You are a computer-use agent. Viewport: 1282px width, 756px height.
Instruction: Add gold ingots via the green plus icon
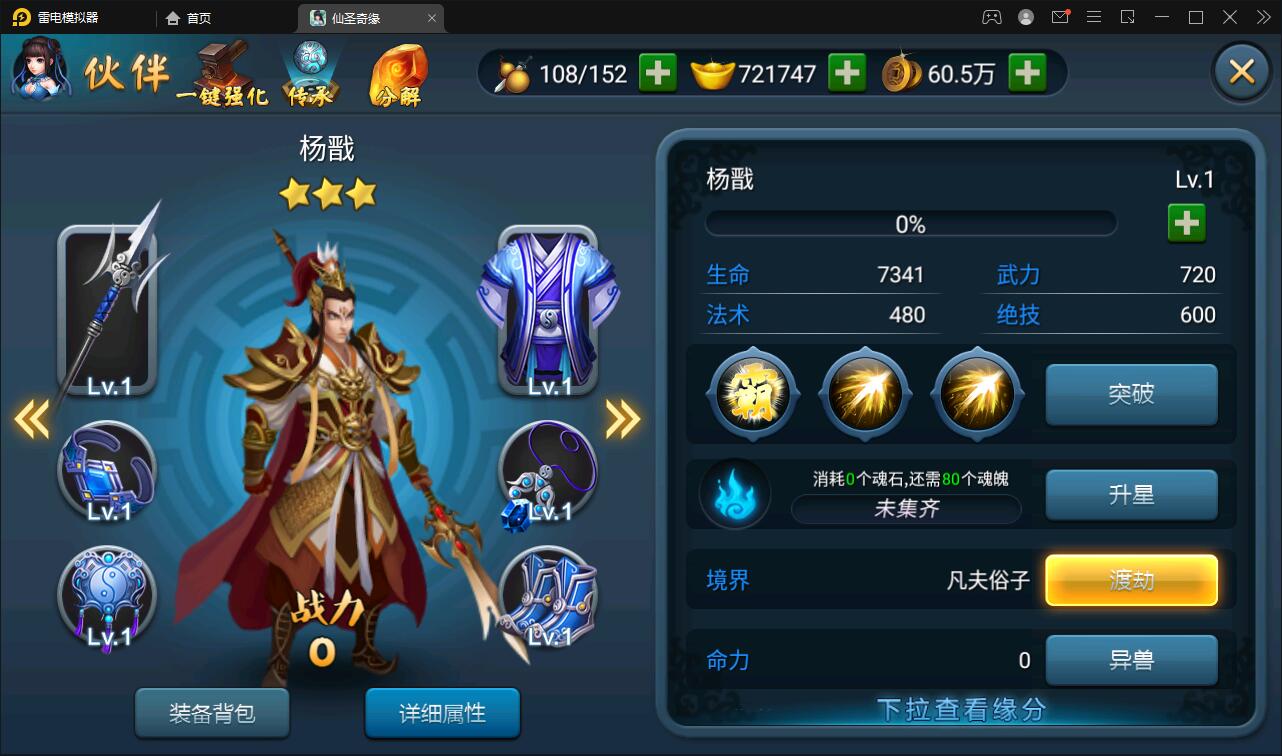point(846,72)
